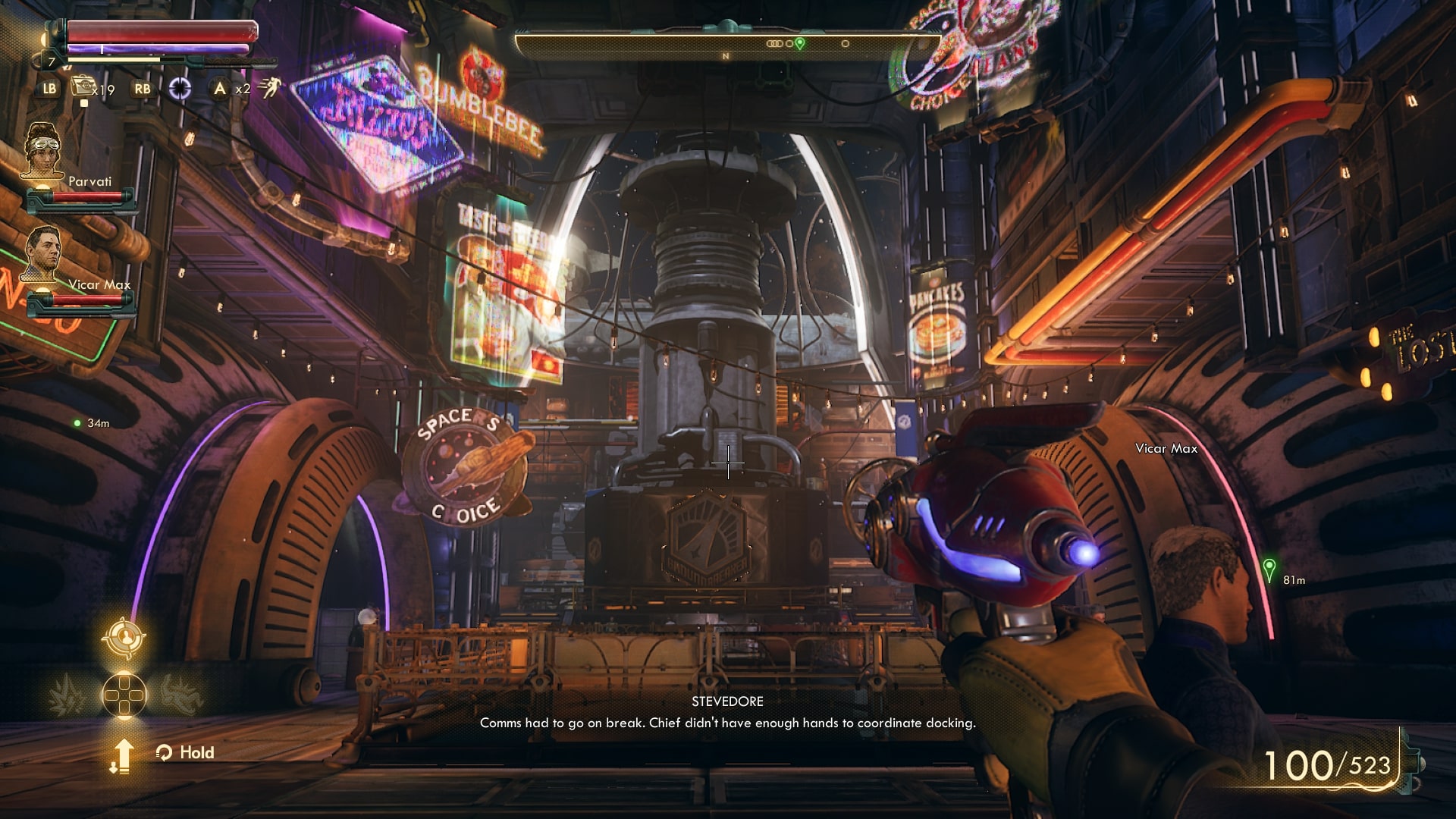Click the green dot waypoint marked 34m
The image size is (1456, 819).
[77, 423]
